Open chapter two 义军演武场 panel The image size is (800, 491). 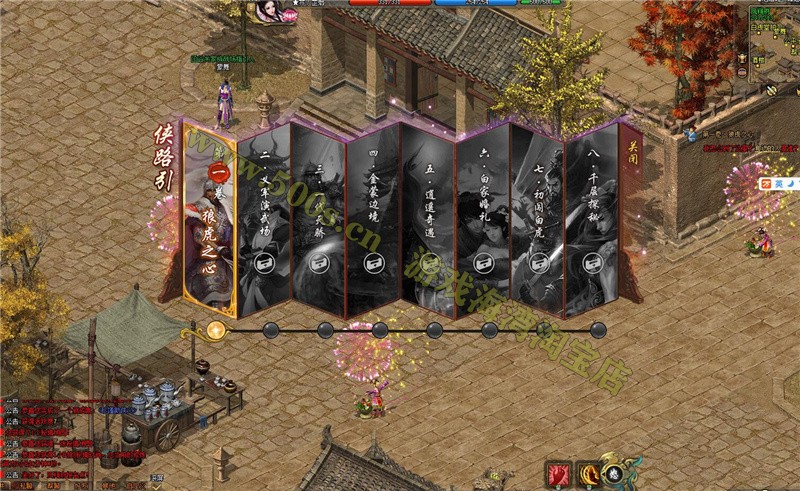point(265,215)
